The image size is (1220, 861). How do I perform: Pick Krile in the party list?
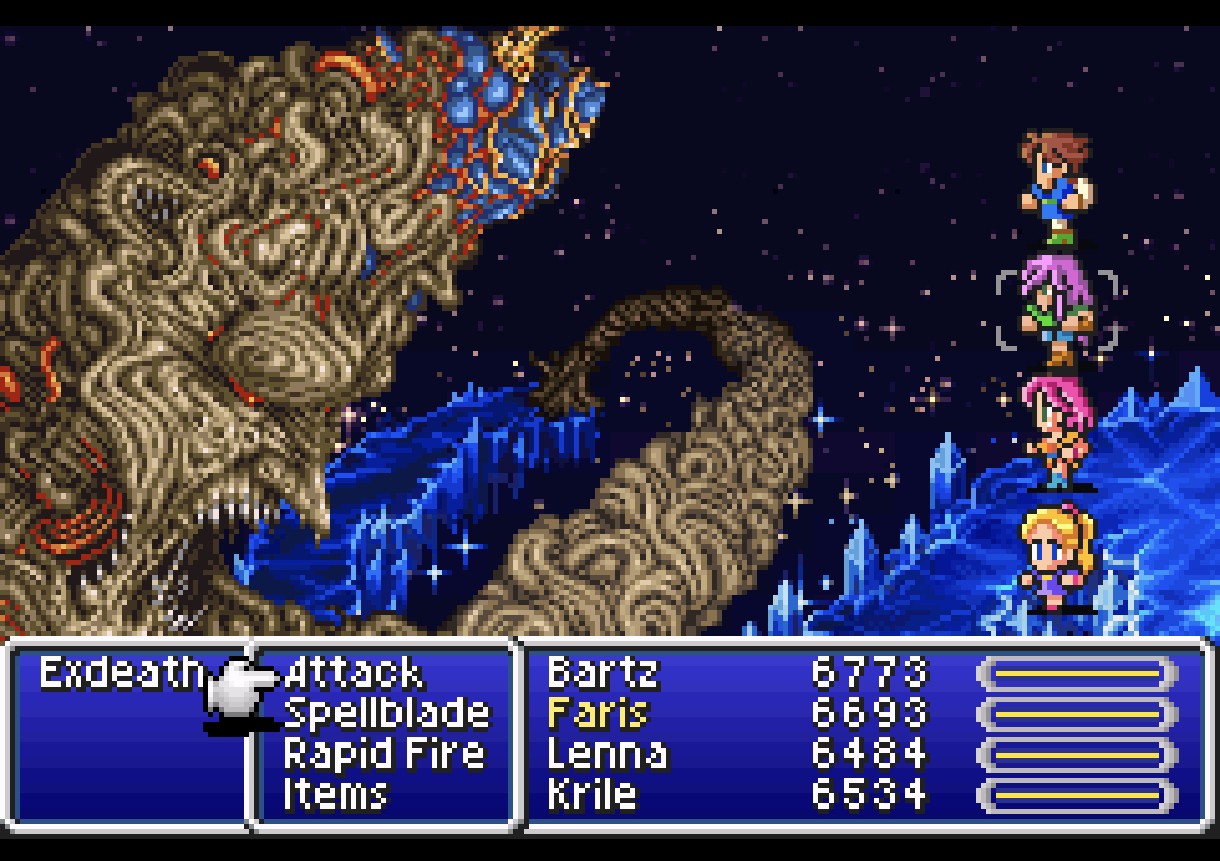[591, 794]
